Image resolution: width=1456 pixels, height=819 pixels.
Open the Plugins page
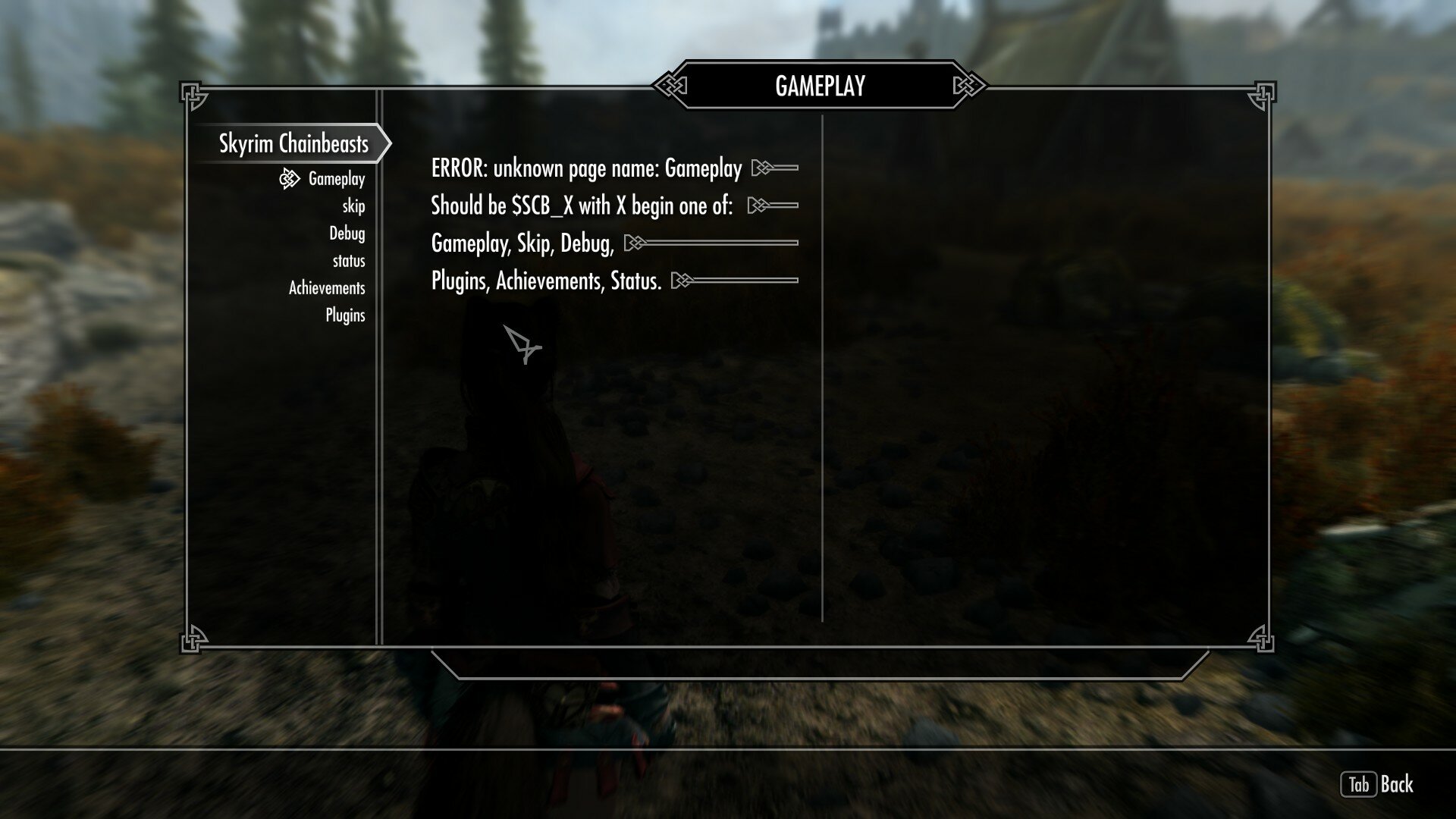point(347,315)
